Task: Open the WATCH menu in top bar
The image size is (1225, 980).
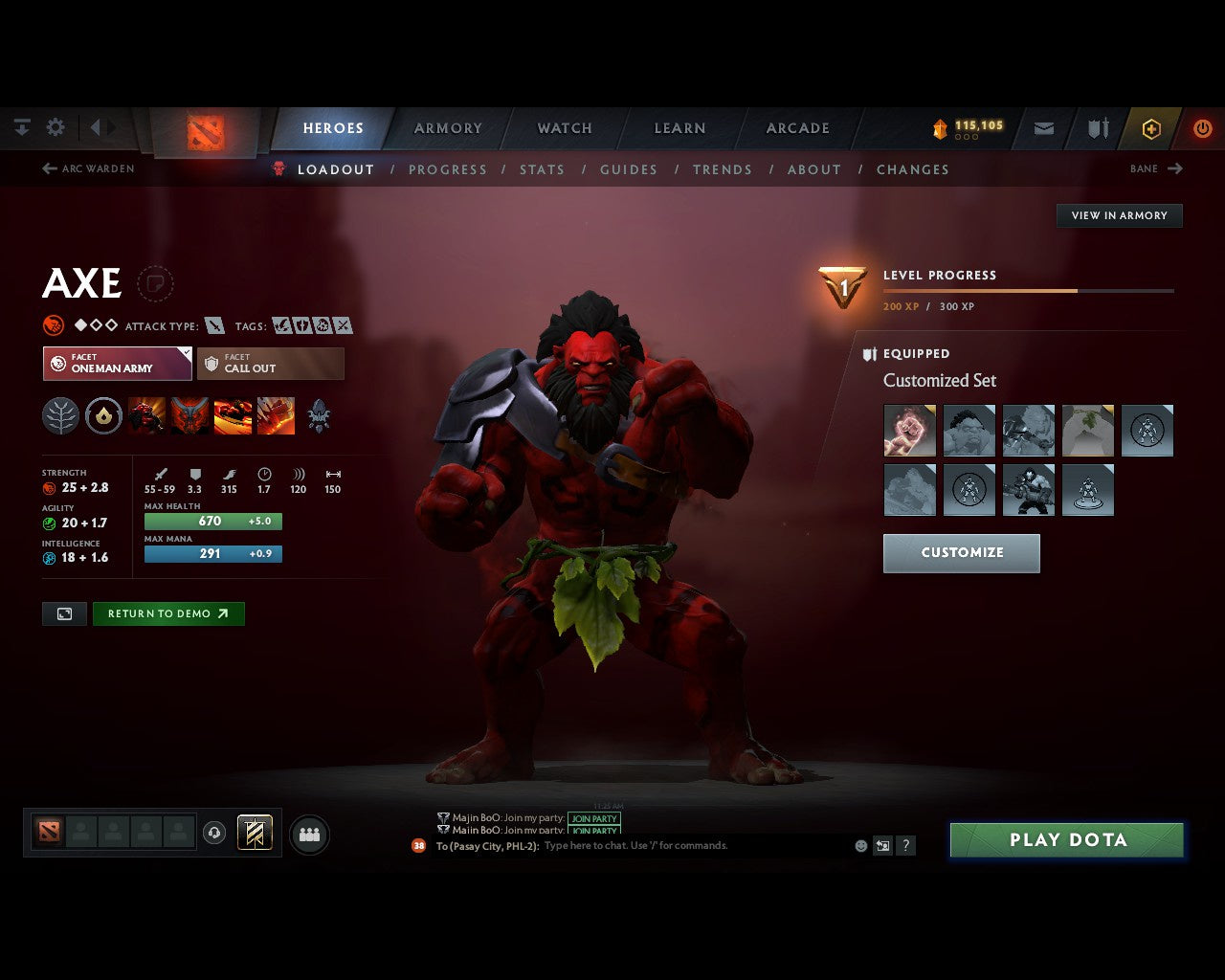Action: pyautogui.click(x=564, y=127)
